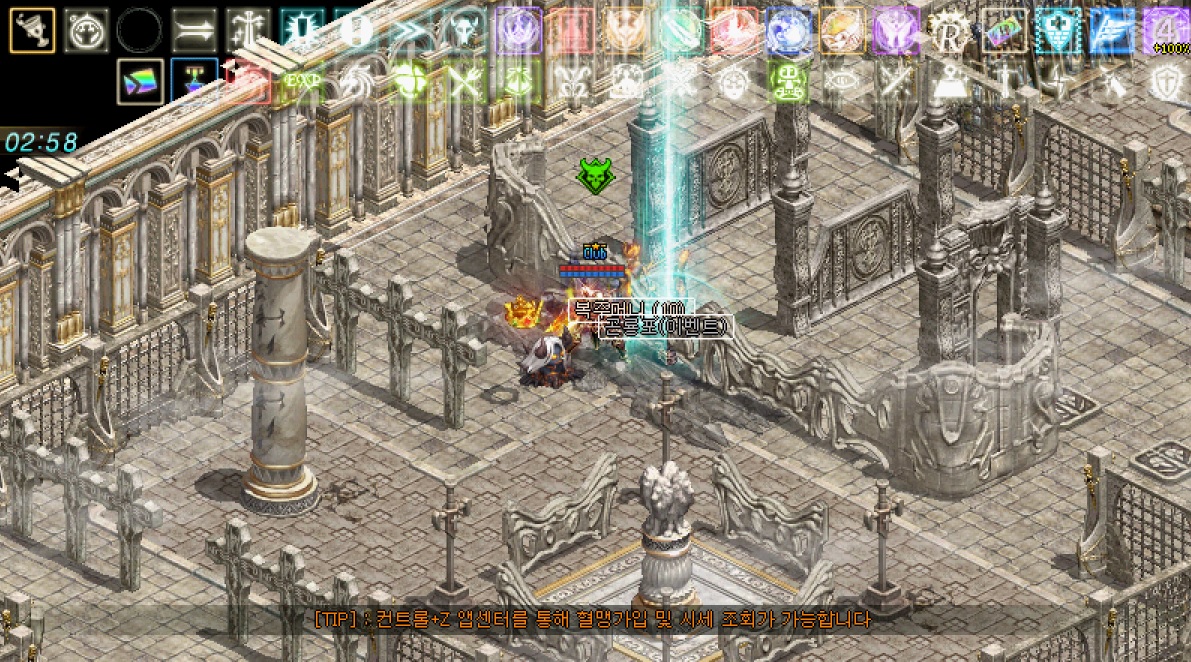Click the cyan brick shield icon
This screenshot has height=662, width=1191.
(x=1058, y=30)
